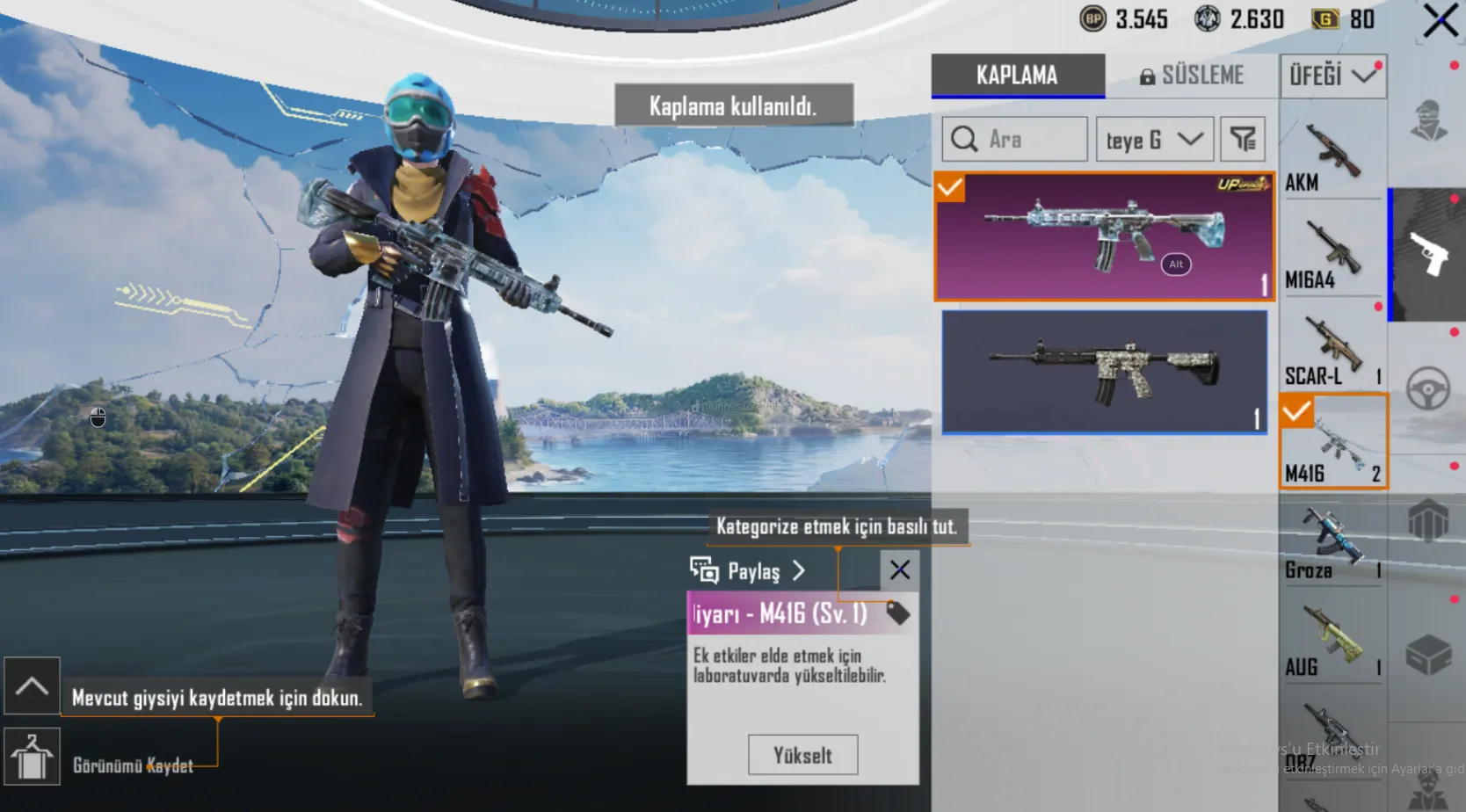Open the locked SÜSLEME tab

1192,76
